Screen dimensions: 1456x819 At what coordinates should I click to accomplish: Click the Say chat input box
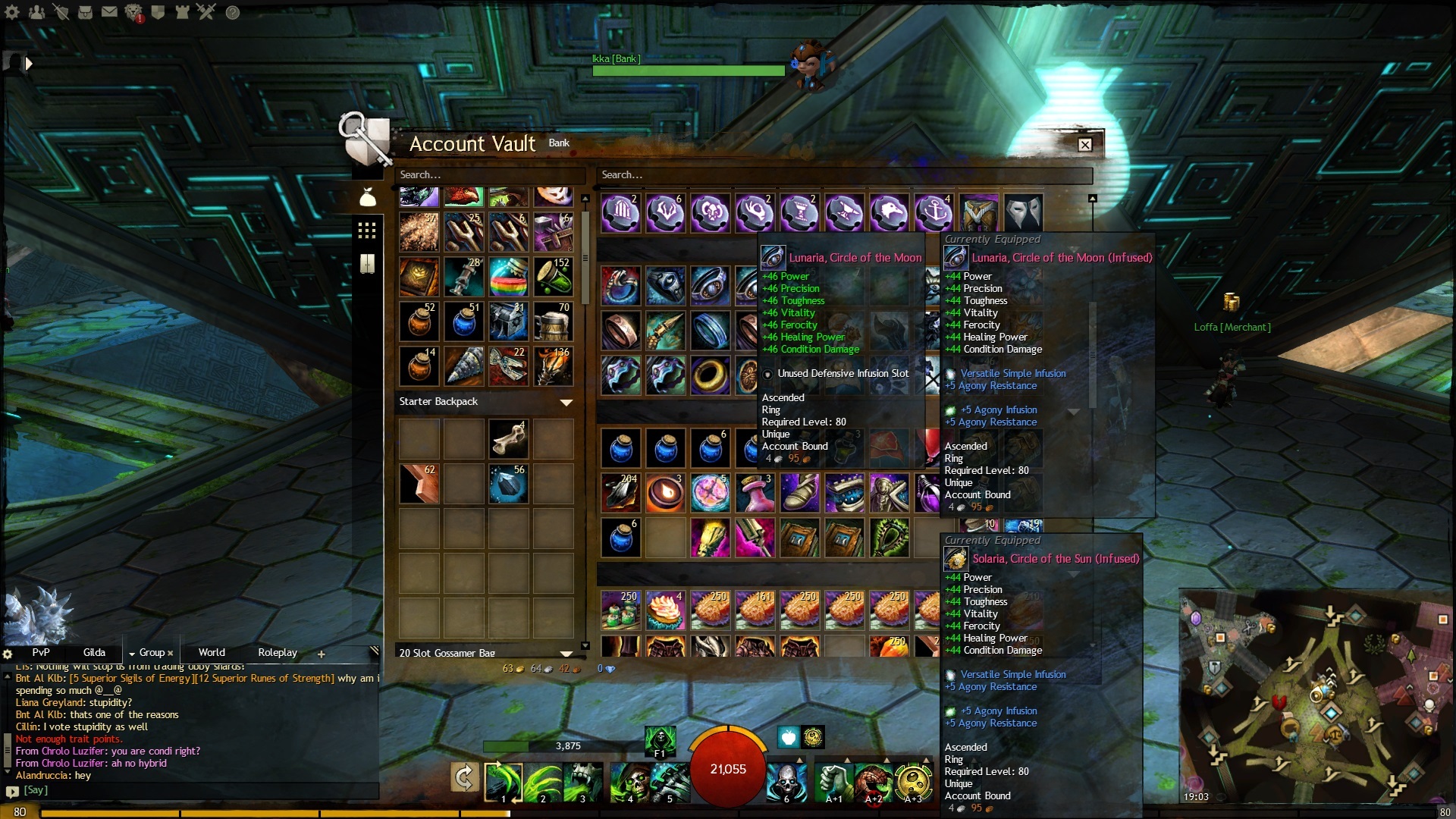coord(197,790)
